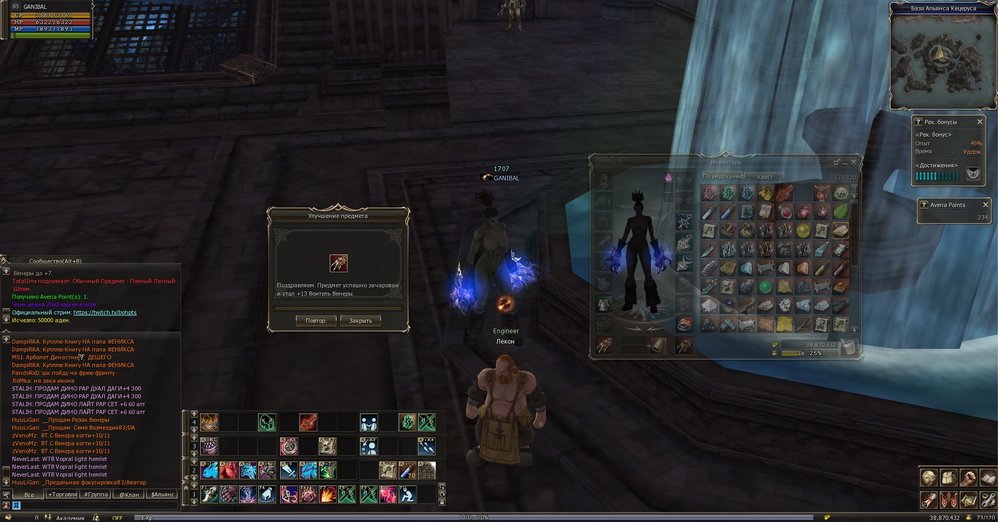Close the enchant dialog with Закрыть

[360, 321]
